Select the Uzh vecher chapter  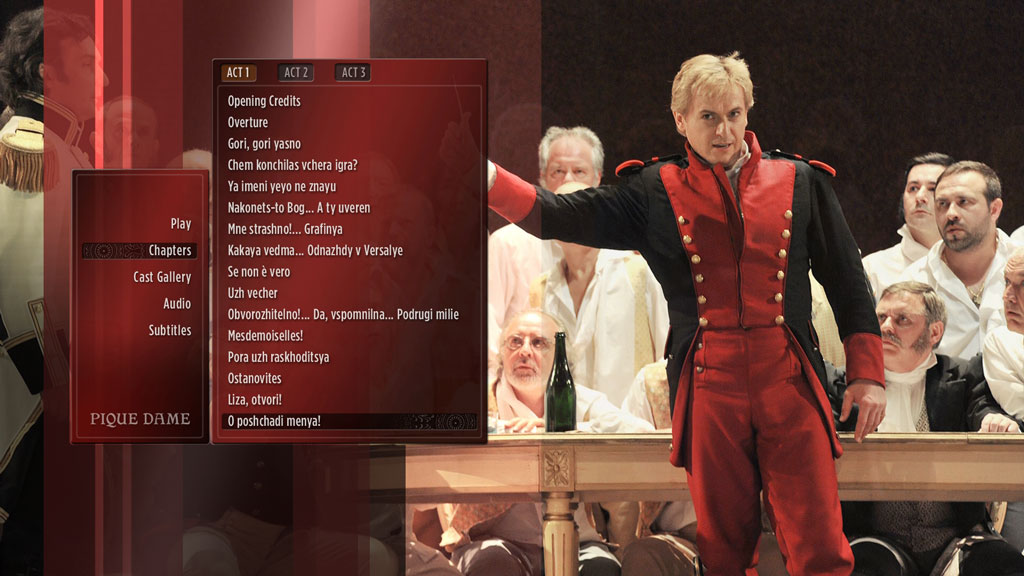coord(253,293)
